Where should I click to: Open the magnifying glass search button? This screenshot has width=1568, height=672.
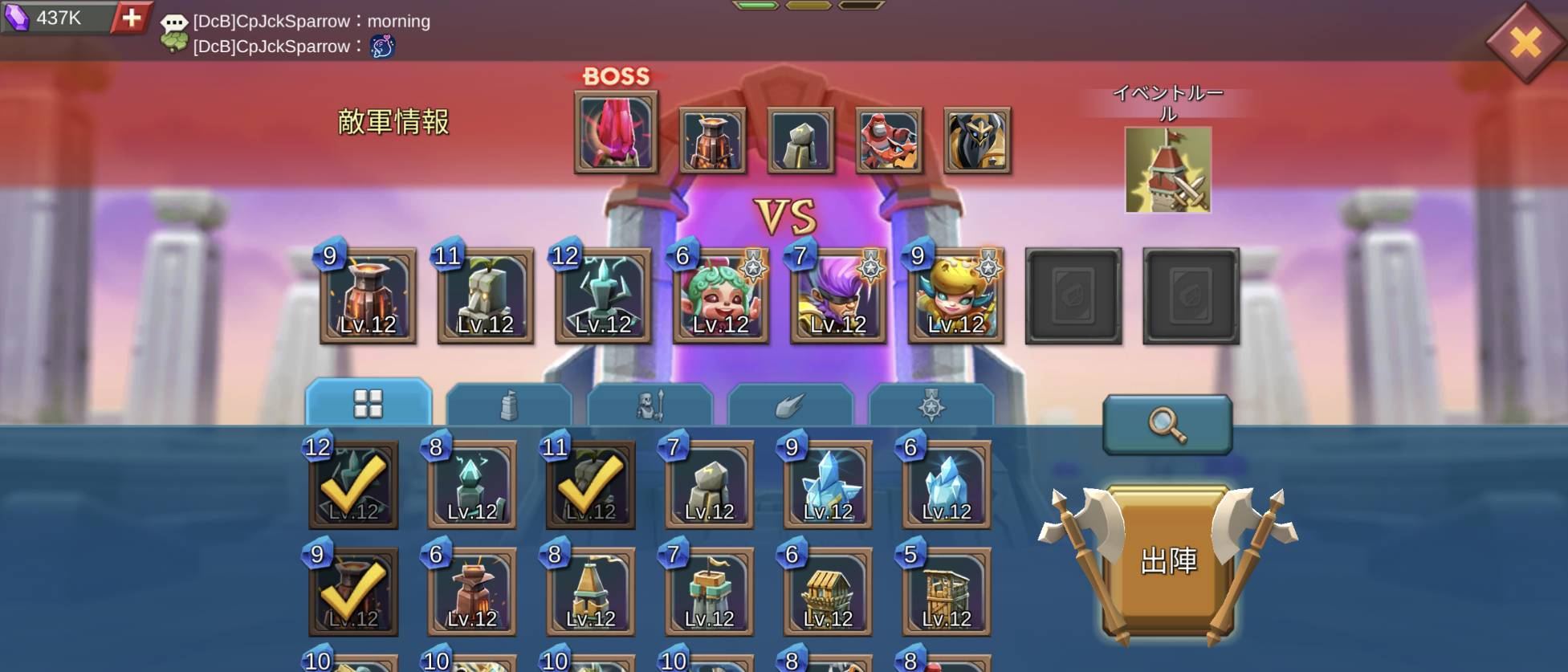(1167, 423)
